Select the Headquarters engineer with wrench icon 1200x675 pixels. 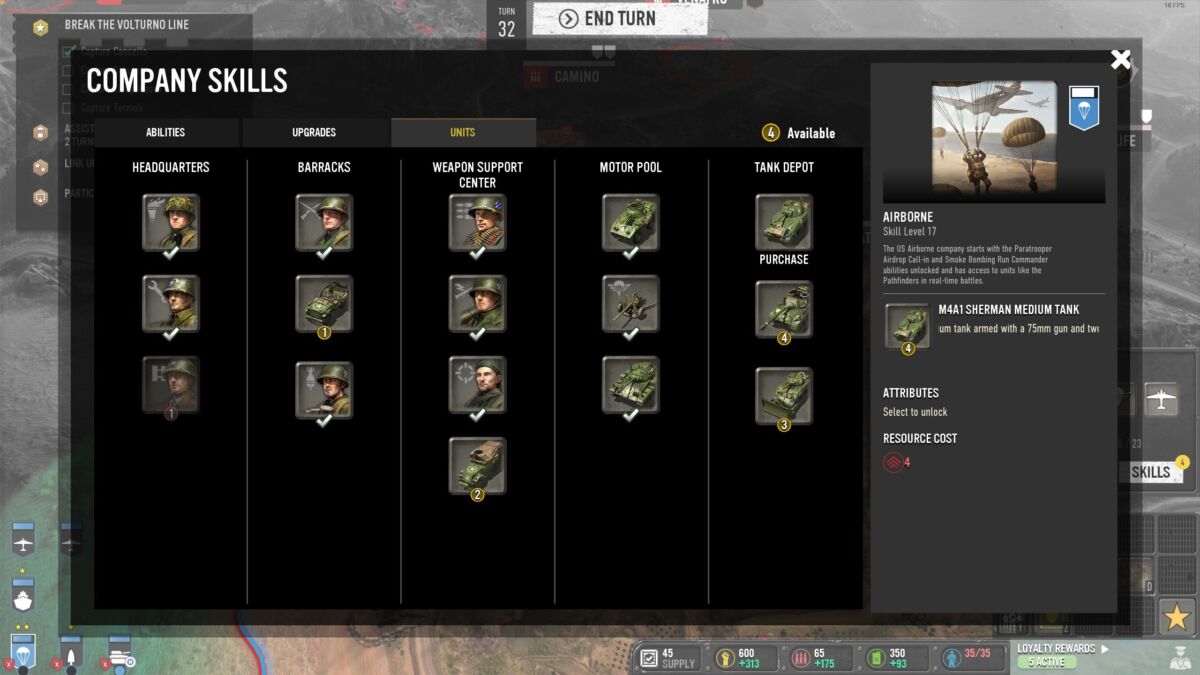coord(170,303)
